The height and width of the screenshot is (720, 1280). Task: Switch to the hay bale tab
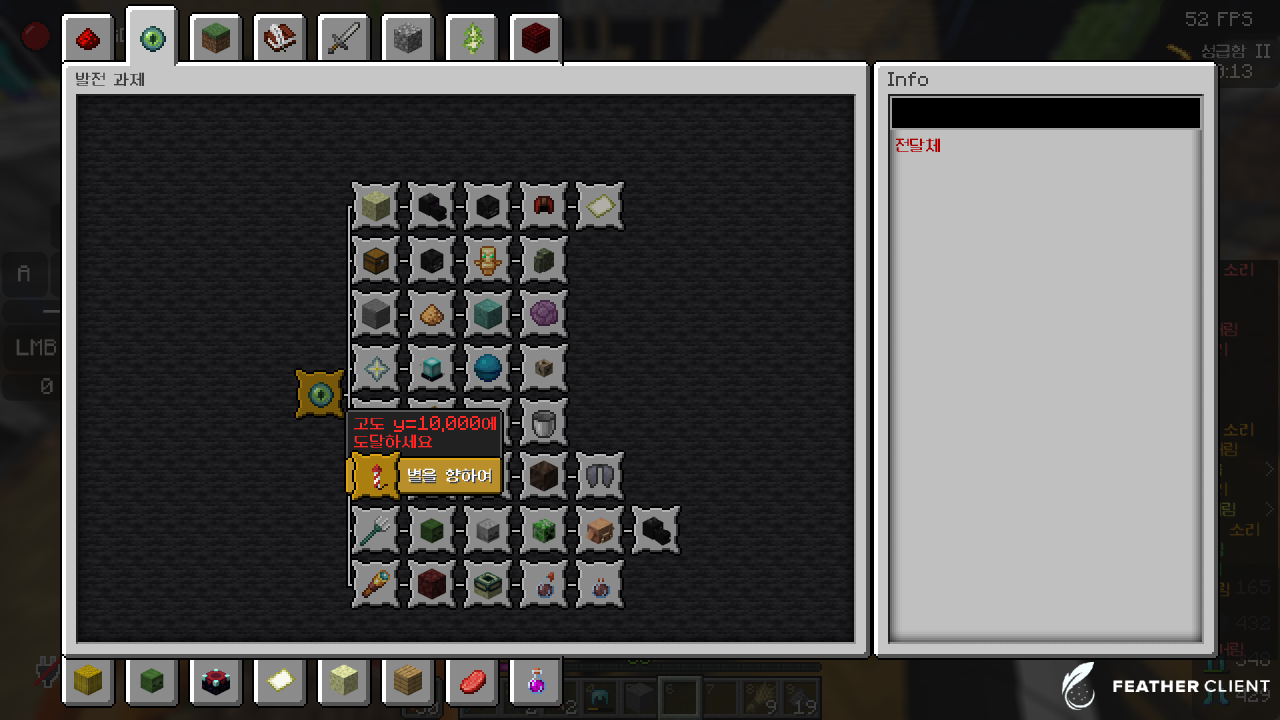coord(88,681)
